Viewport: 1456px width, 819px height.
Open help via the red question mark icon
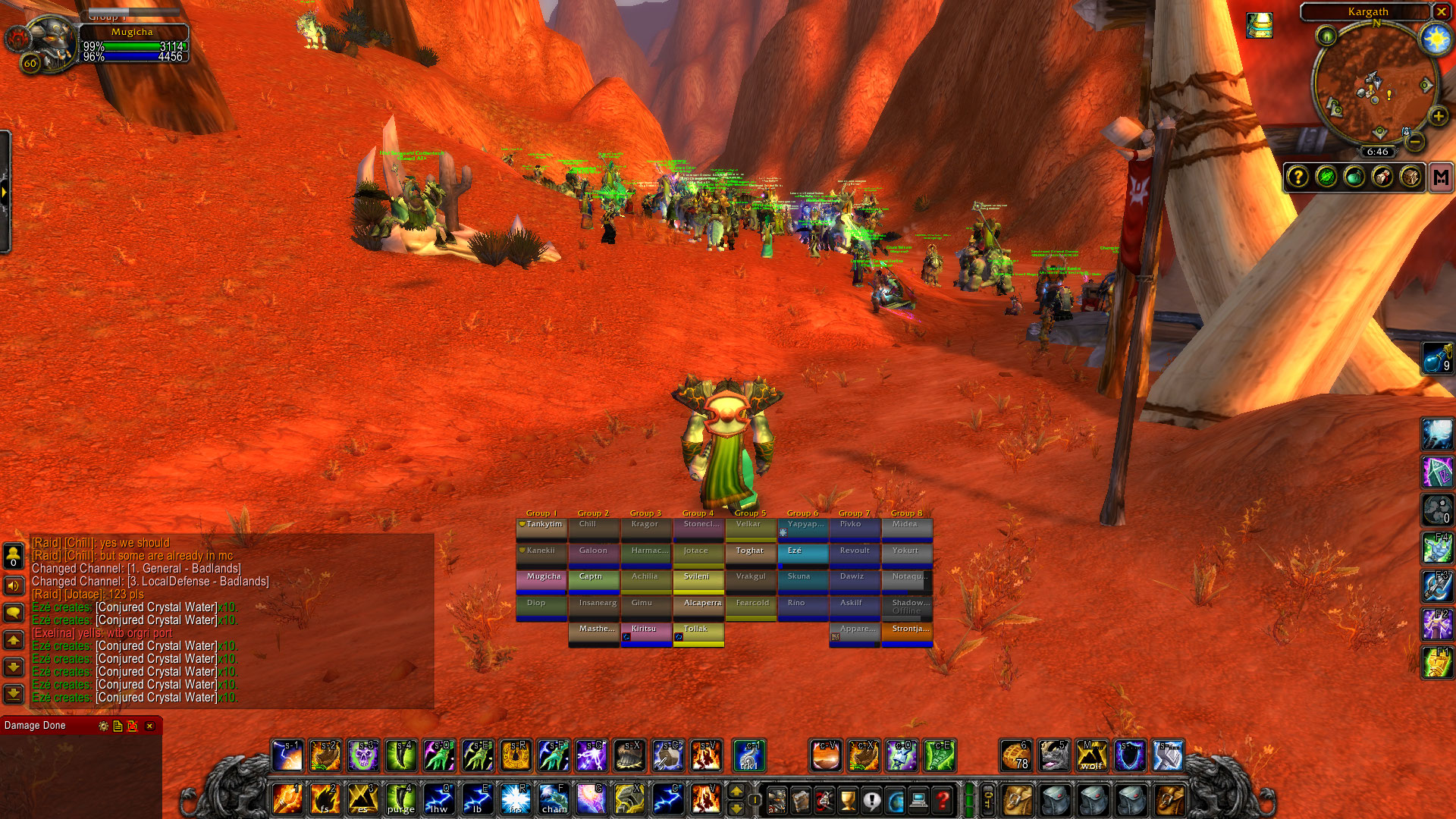[943, 801]
